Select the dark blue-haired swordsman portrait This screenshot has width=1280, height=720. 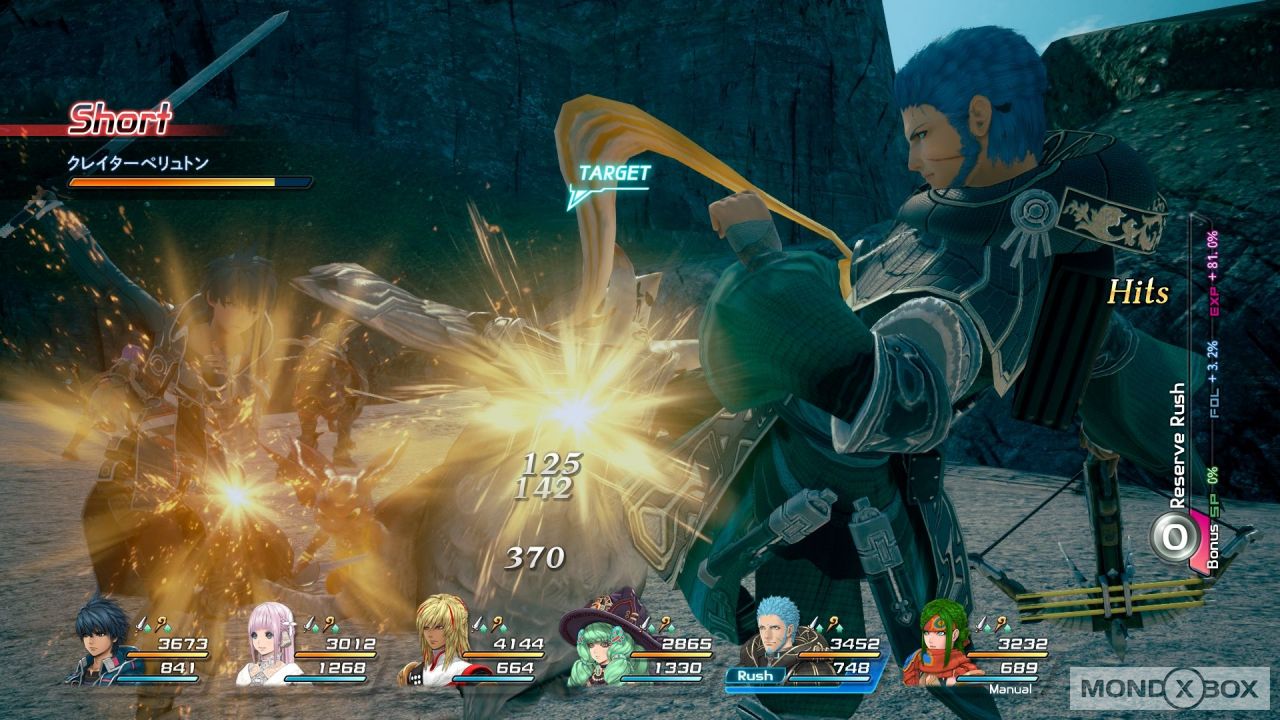[x=103, y=641]
